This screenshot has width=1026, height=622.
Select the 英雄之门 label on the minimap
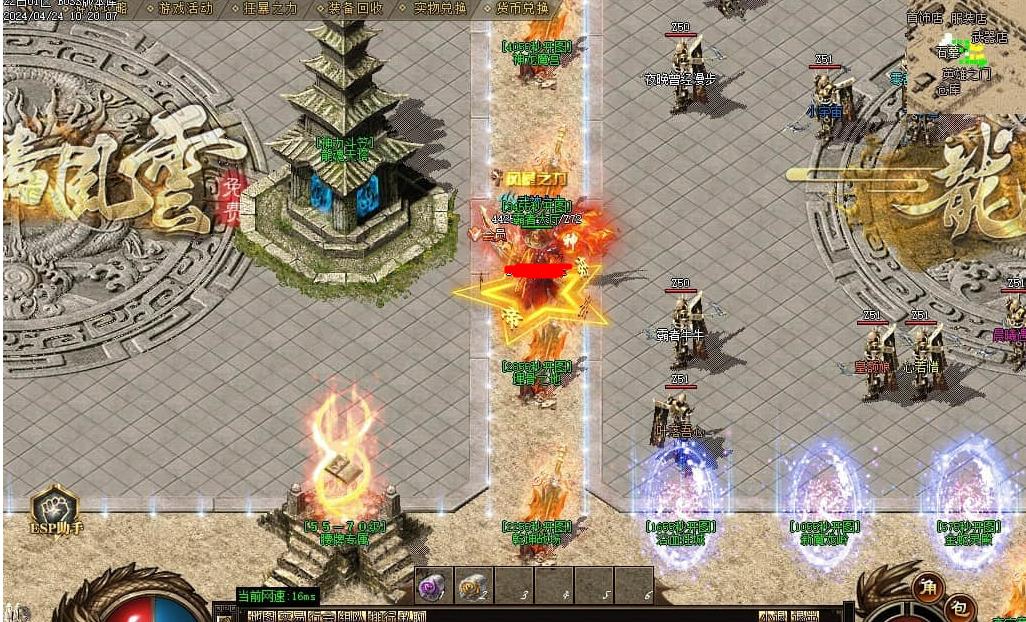(x=966, y=74)
